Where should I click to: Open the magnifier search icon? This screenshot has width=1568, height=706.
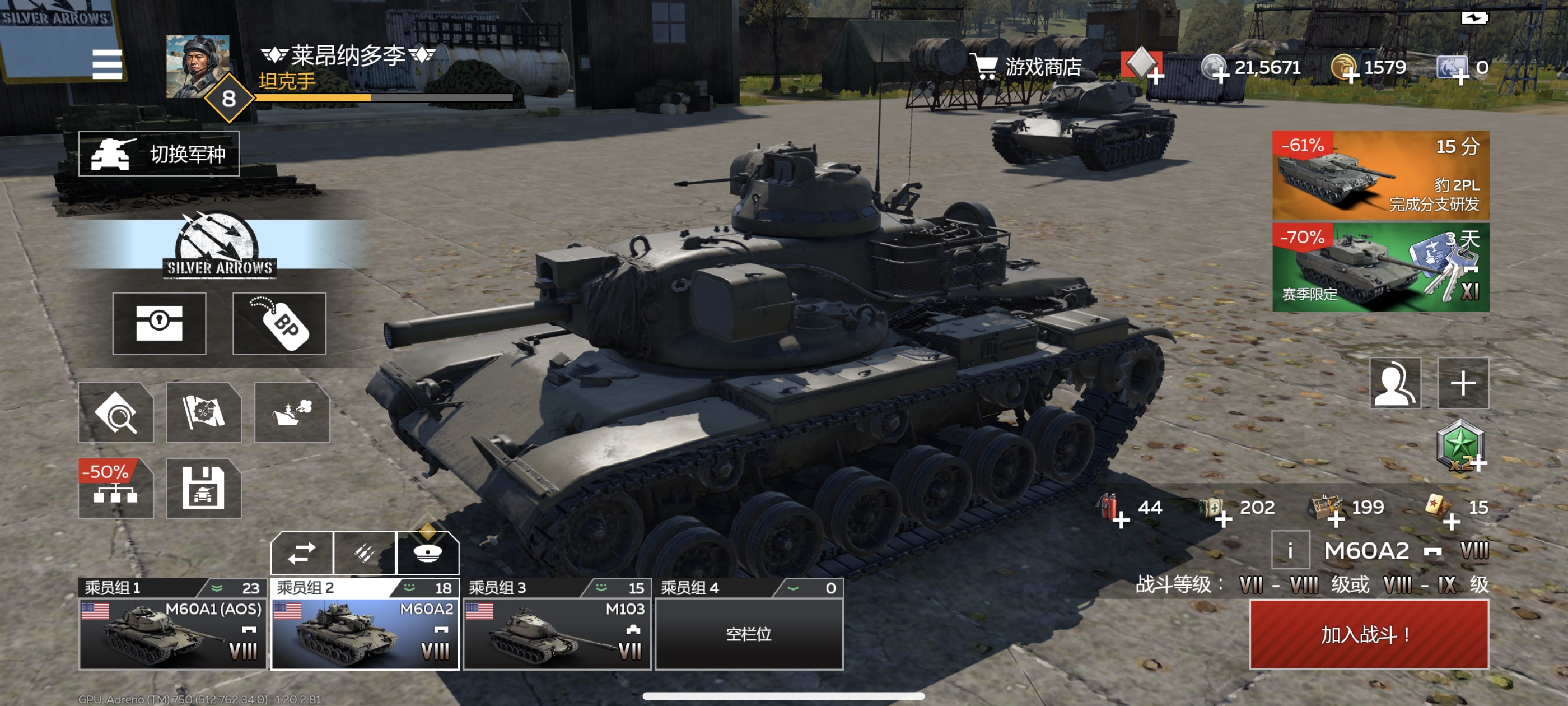point(116,412)
